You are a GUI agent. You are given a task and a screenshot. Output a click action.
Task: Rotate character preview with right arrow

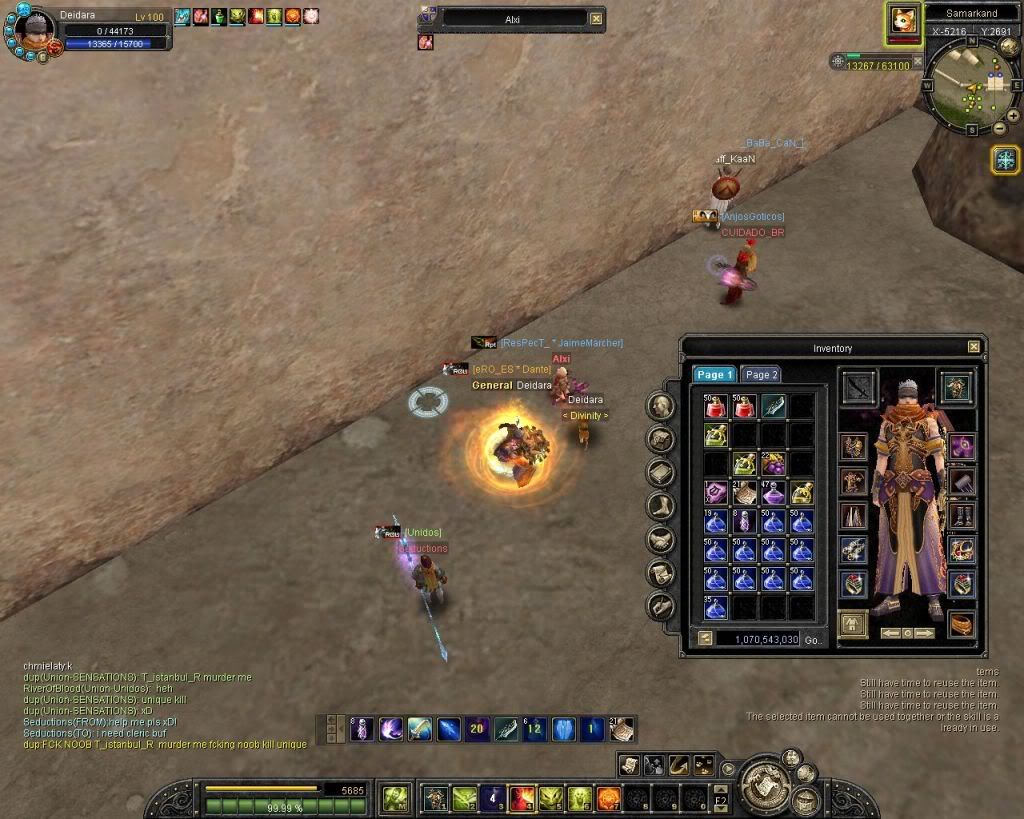925,633
